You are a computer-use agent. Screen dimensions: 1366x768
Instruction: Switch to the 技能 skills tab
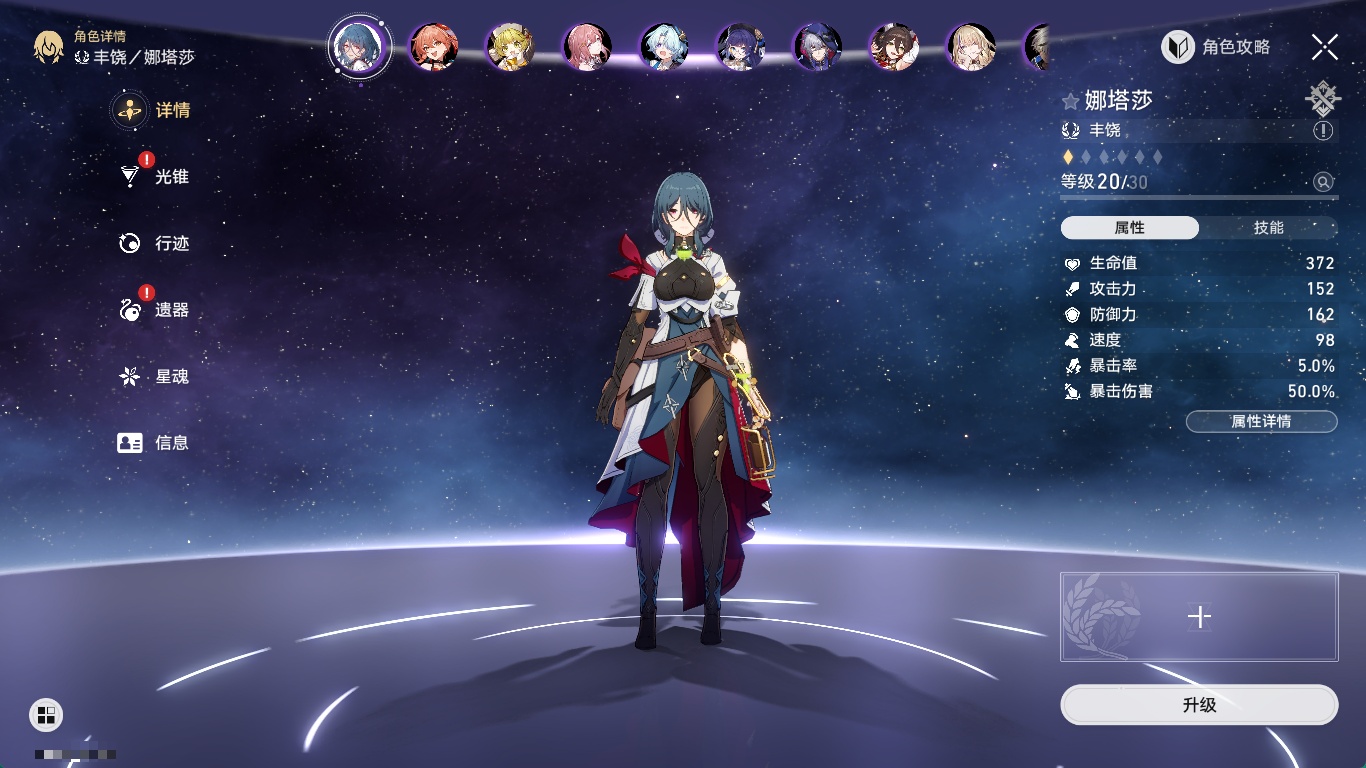[x=1268, y=228]
